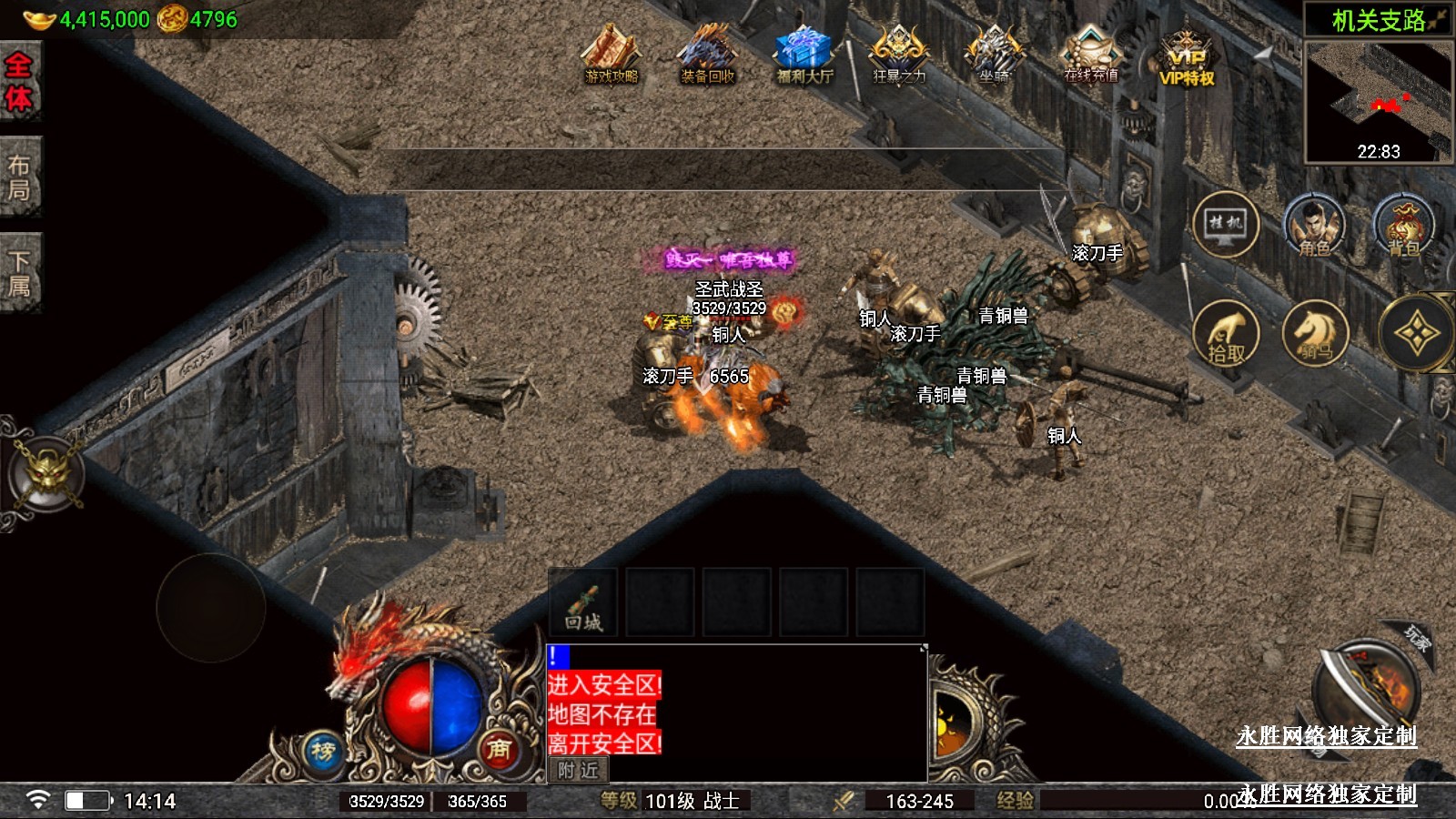Open the 在线充值 recharge icon
1456x819 pixels.
tap(1090, 56)
